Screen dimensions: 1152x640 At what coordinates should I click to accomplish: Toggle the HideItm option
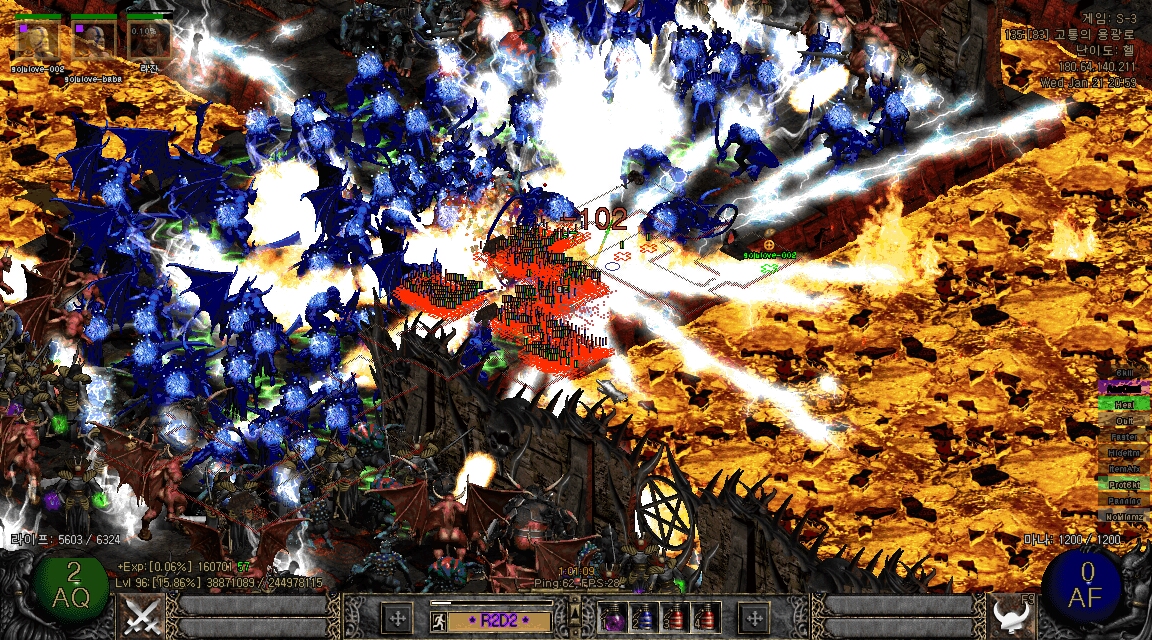1124,452
